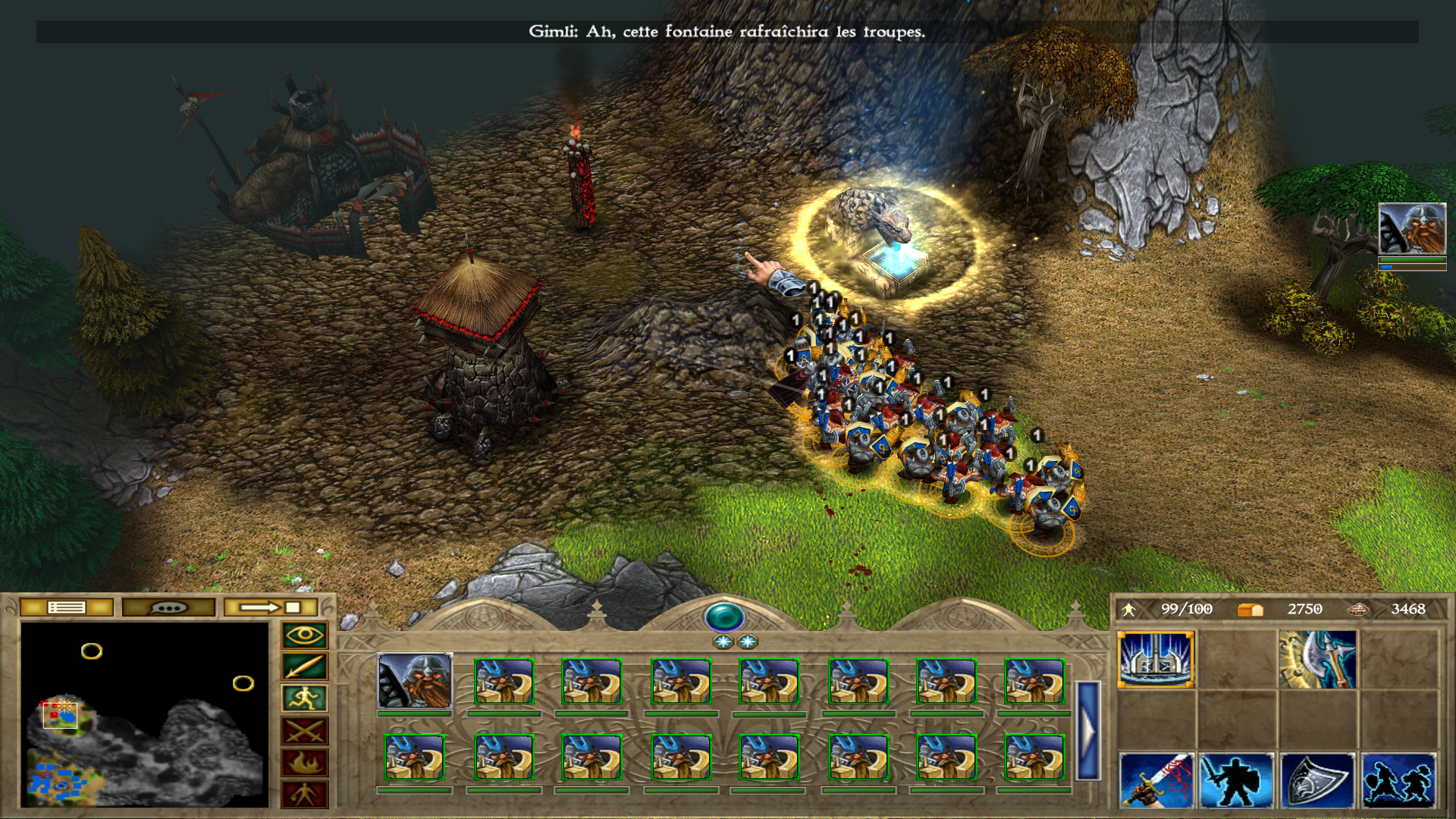Image resolution: width=1456 pixels, height=819 pixels.
Task: Choose the running figure stance icon
Action: pos(304,698)
